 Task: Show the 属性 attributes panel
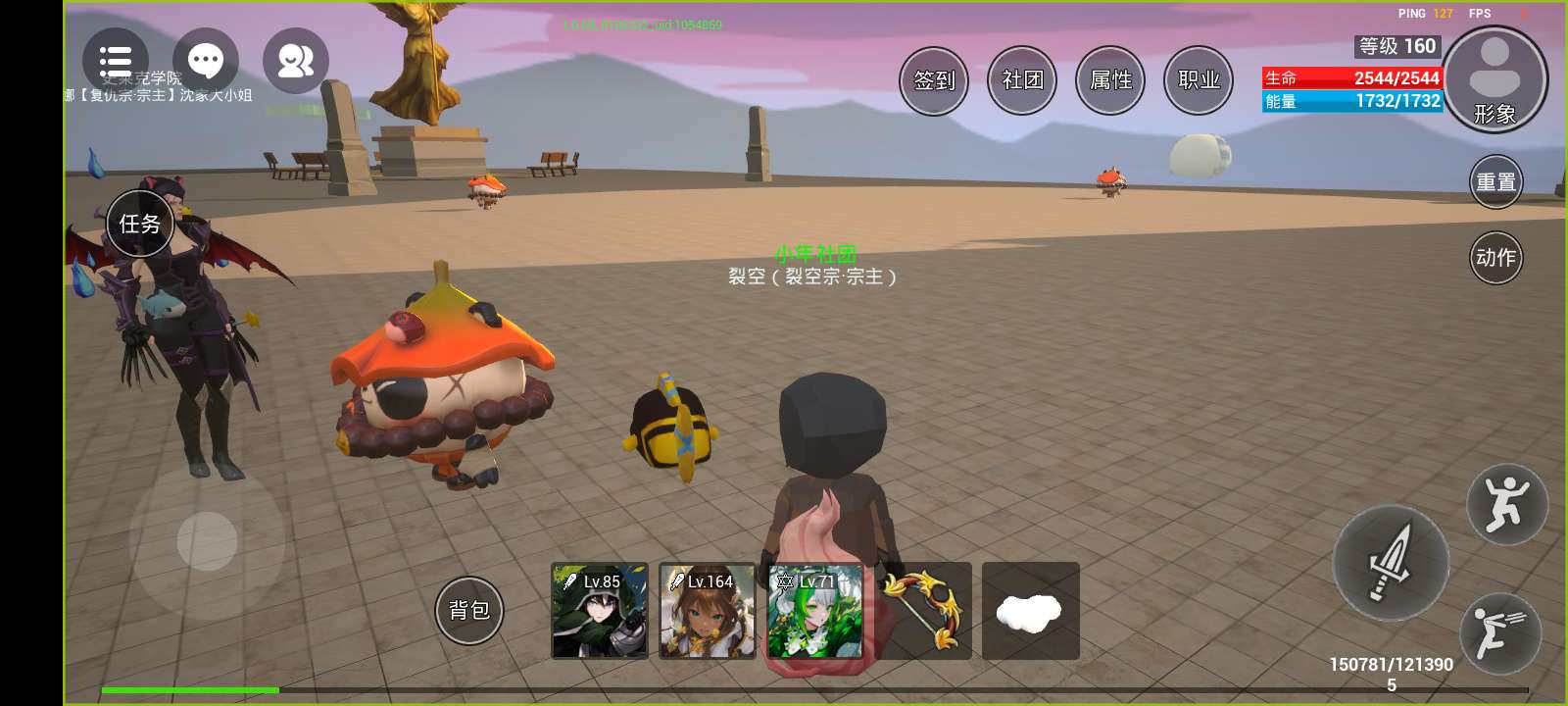(1110, 80)
